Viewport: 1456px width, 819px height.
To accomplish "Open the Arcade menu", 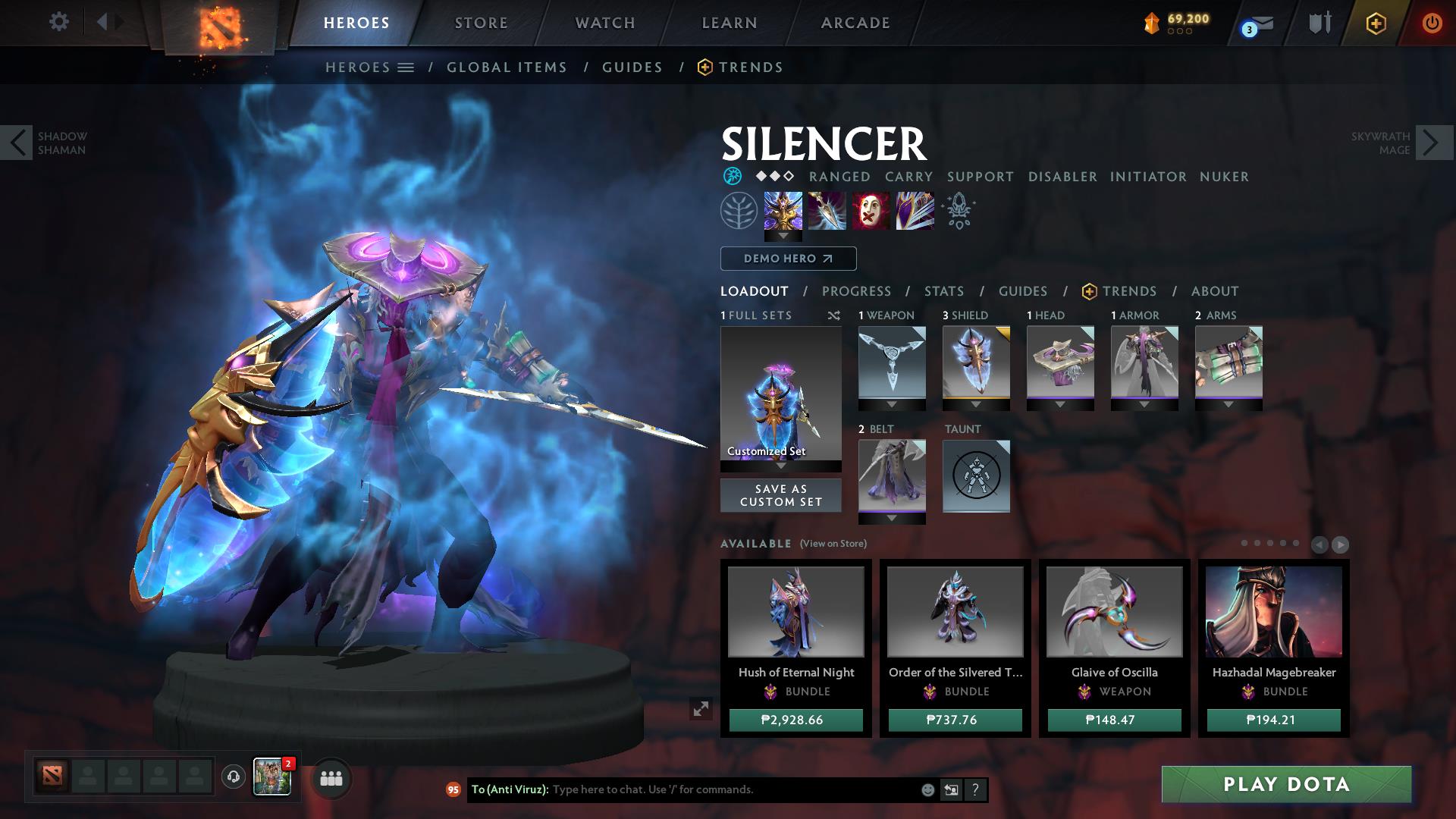I will click(855, 23).
